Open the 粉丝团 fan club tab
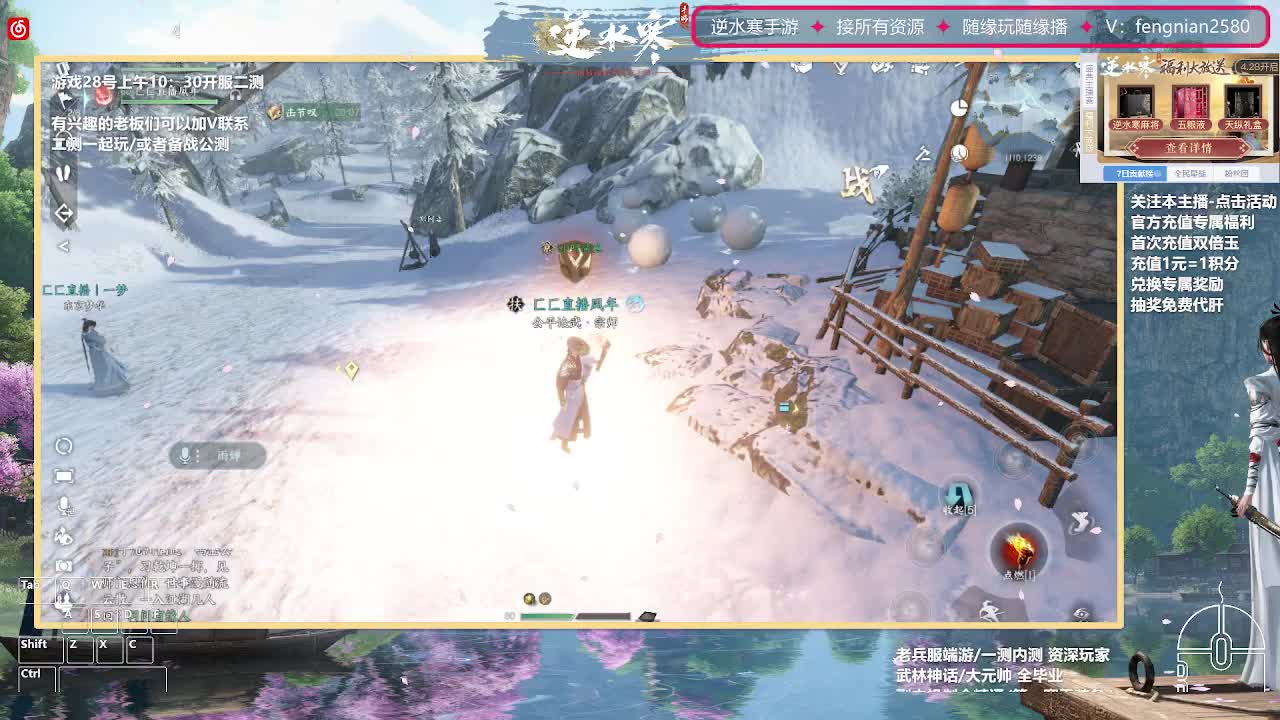 tap(1237, 174)
